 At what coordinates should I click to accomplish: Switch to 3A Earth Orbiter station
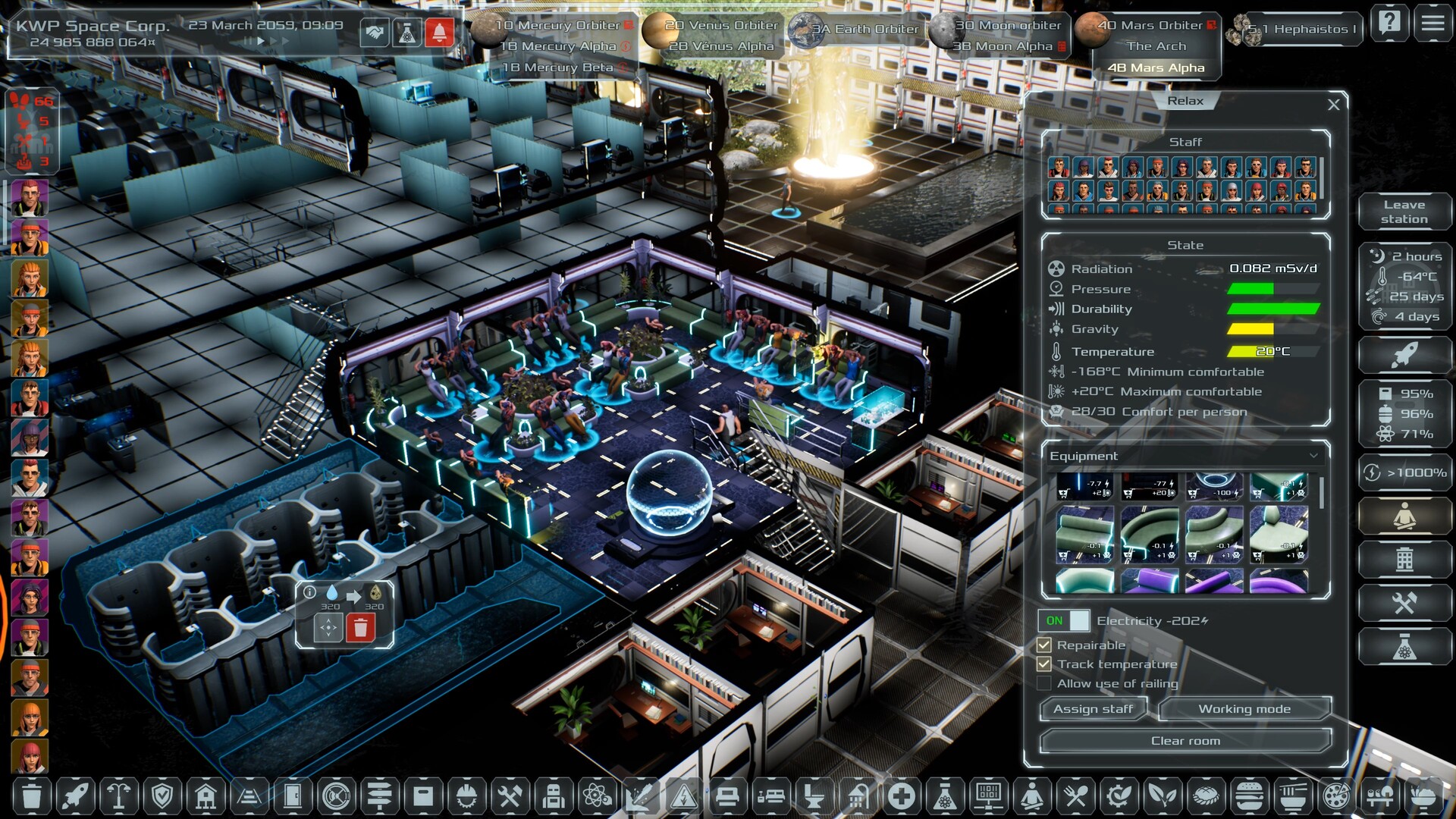864,30
